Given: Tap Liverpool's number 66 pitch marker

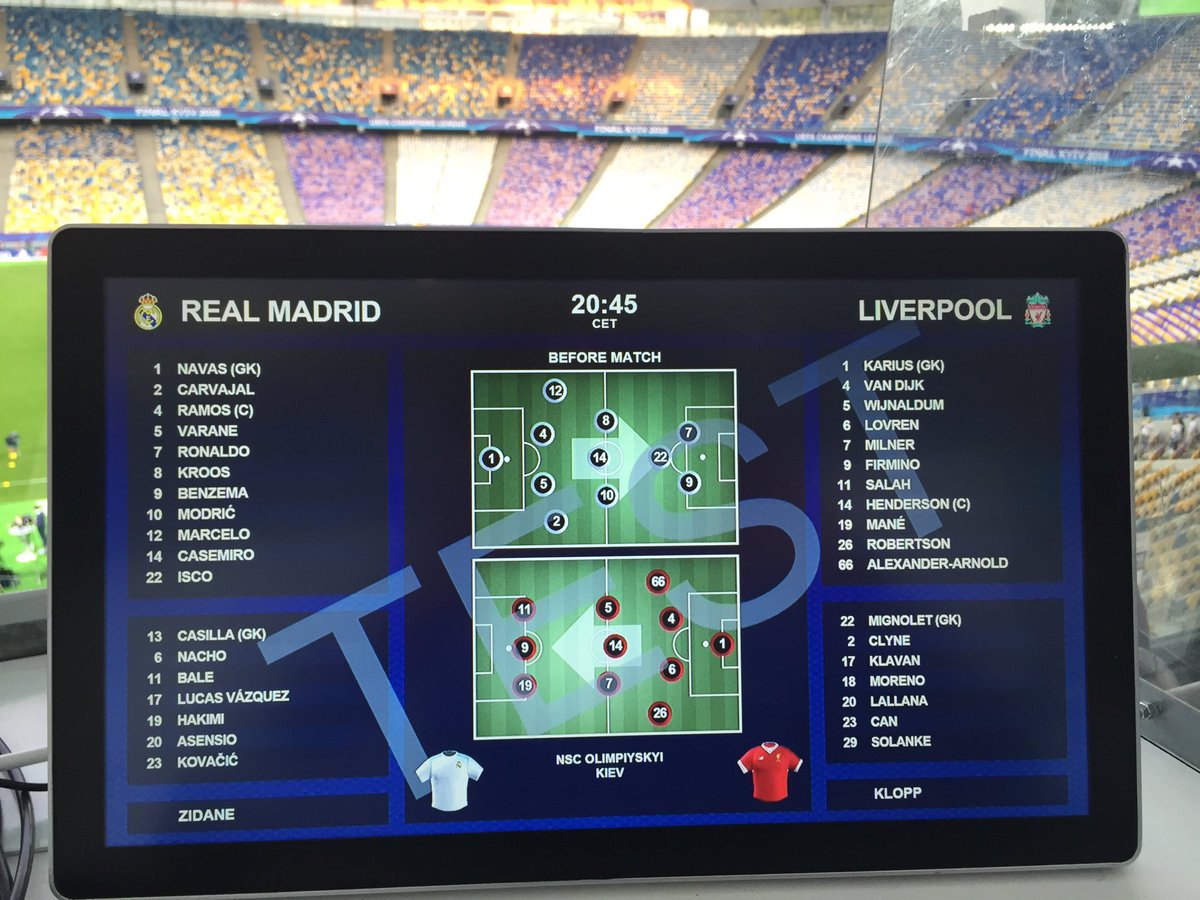Looking at the screenshot, I should pyautogui.click(x=657, y=582).
